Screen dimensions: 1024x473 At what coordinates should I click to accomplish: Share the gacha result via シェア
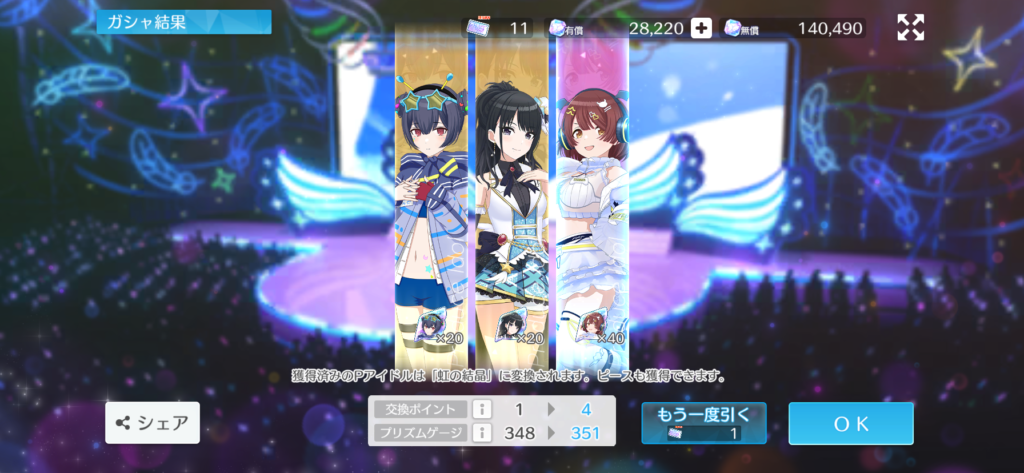(153, 423)
